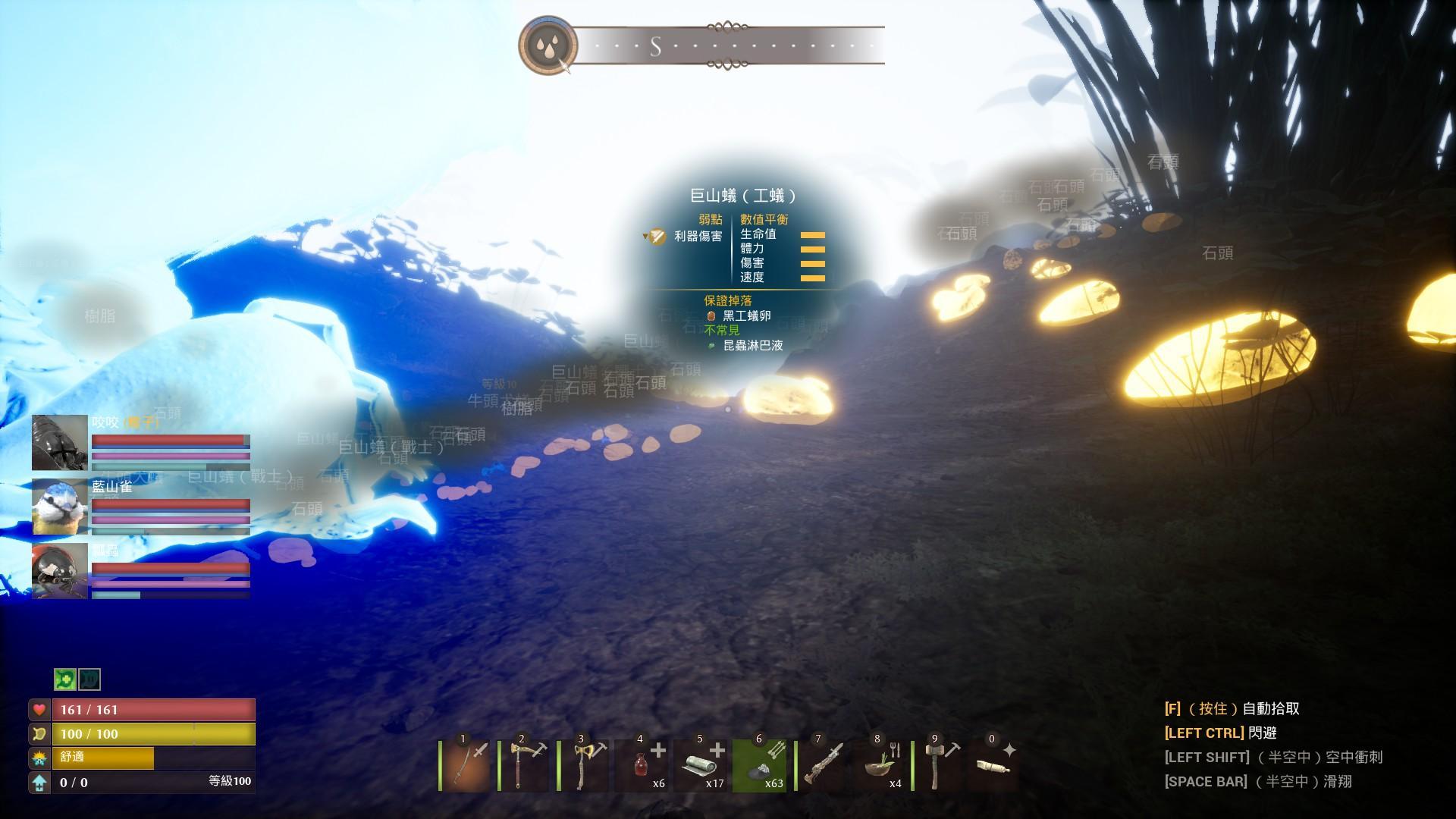
Task: Select the blue tit pet portrait
Action: (x=60, y=507)
